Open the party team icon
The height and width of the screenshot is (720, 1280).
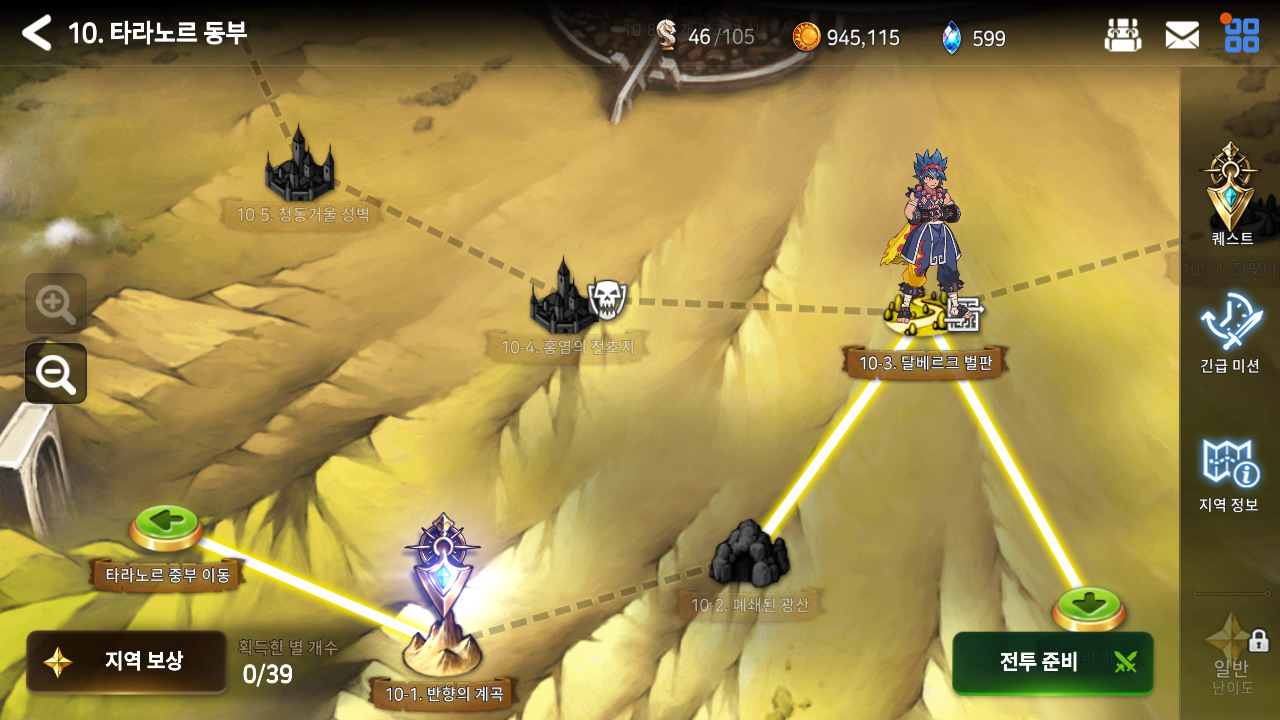pos(1122,36)
